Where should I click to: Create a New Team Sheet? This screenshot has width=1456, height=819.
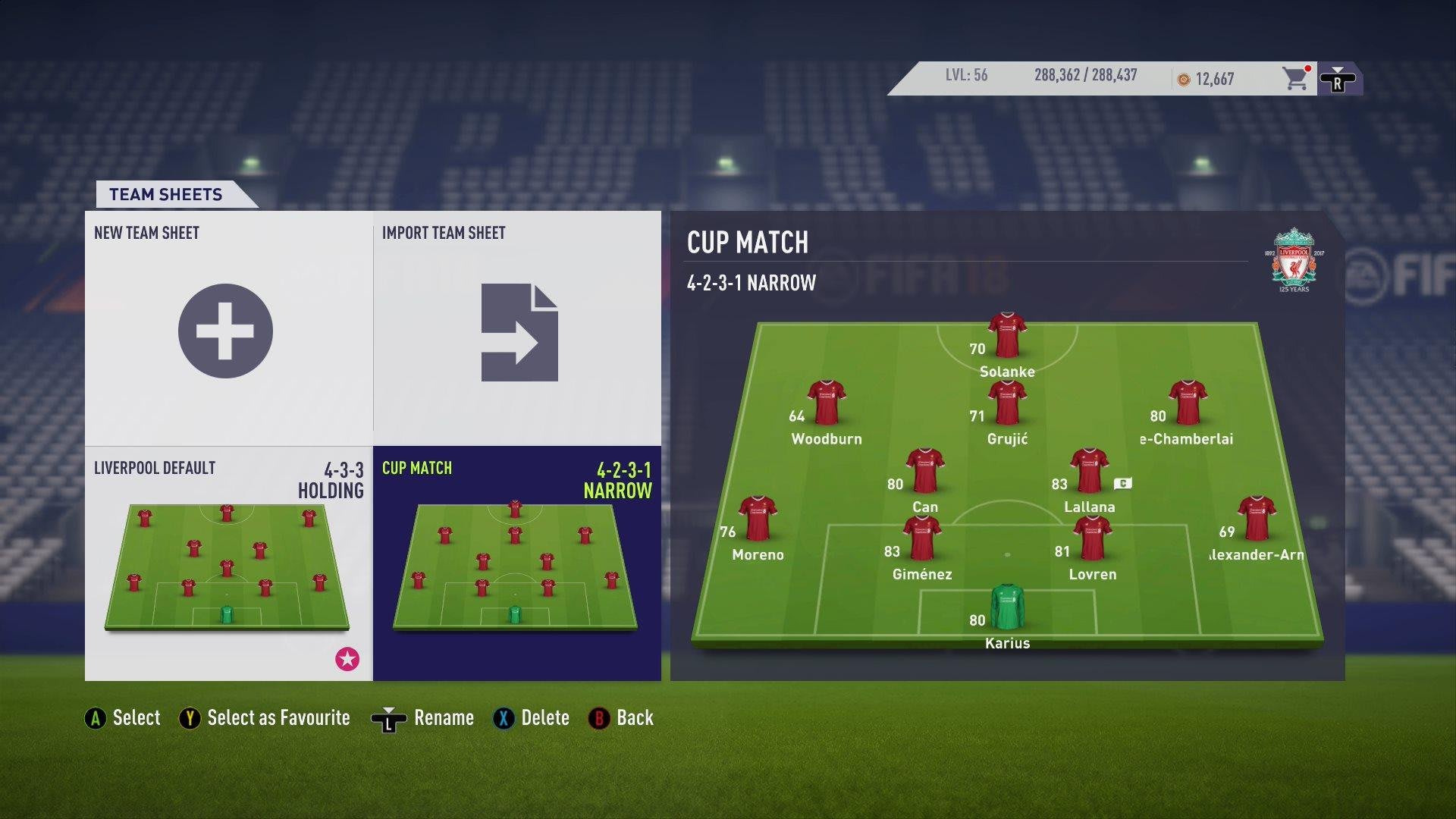click(x=225, y=331)
